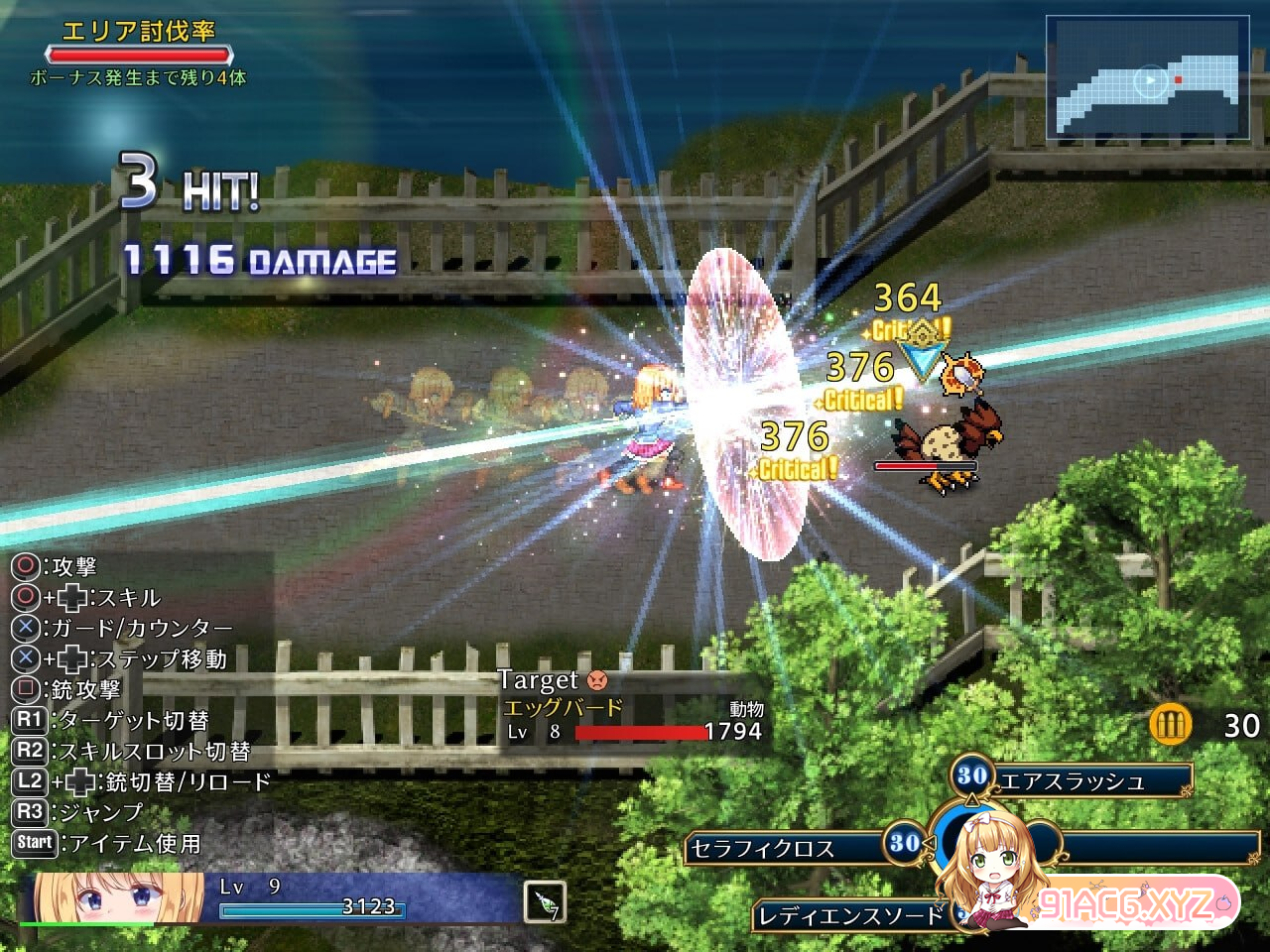Use the quick item slot holding 7
This screenshot has width=1270, height=952.
point(544,901)
